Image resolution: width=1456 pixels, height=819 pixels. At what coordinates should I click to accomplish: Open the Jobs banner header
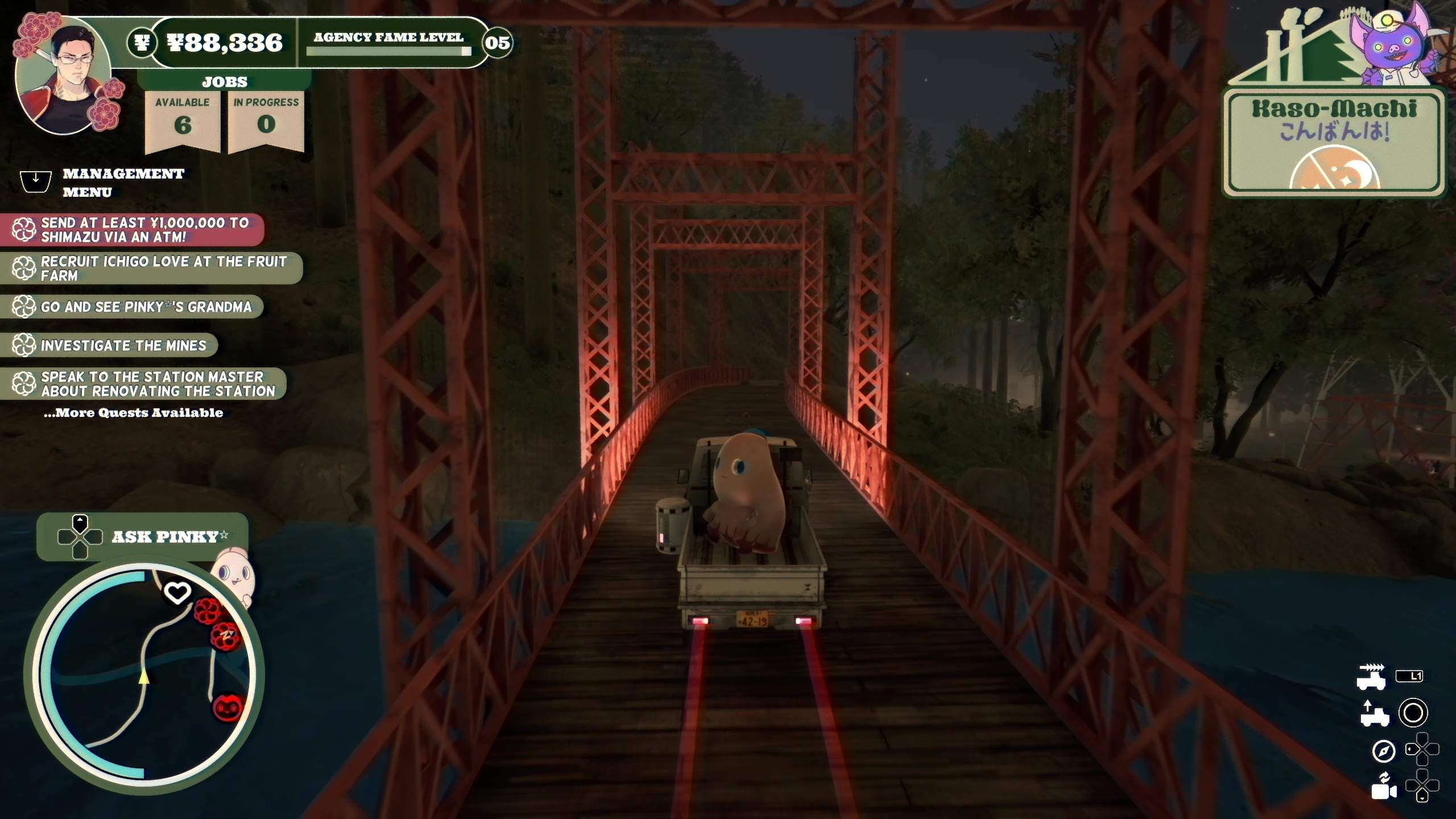coord(224,81)
